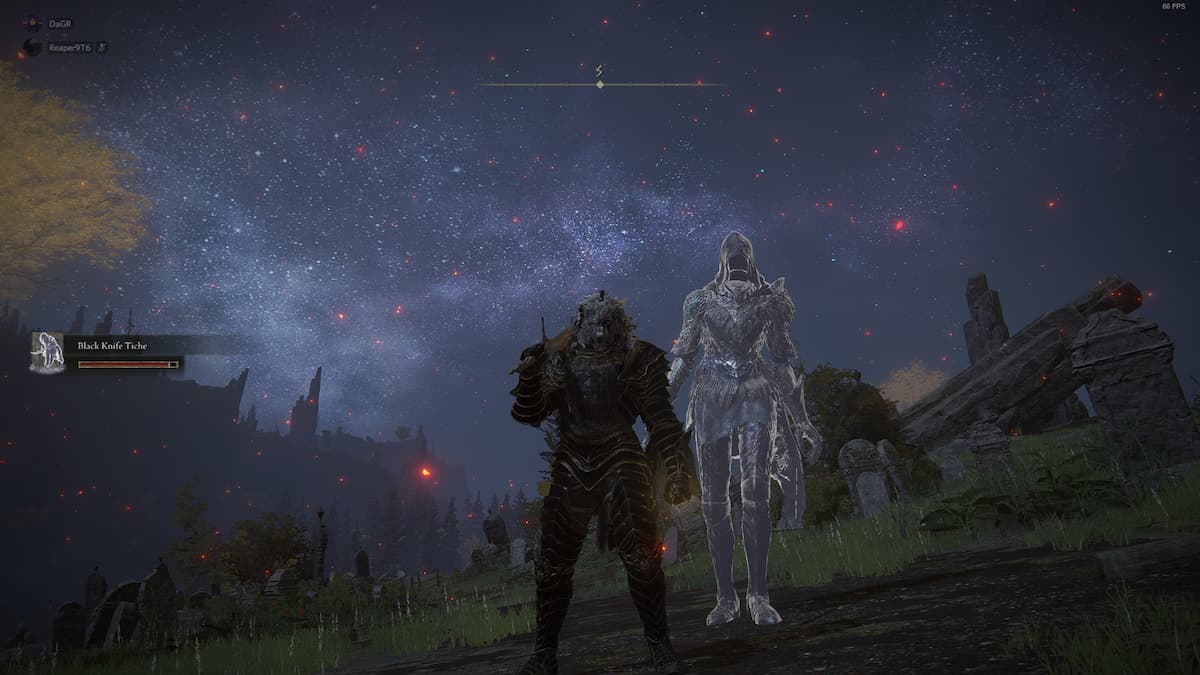Click the muted icon beside Reaper9T6

(x=102, y=47)
